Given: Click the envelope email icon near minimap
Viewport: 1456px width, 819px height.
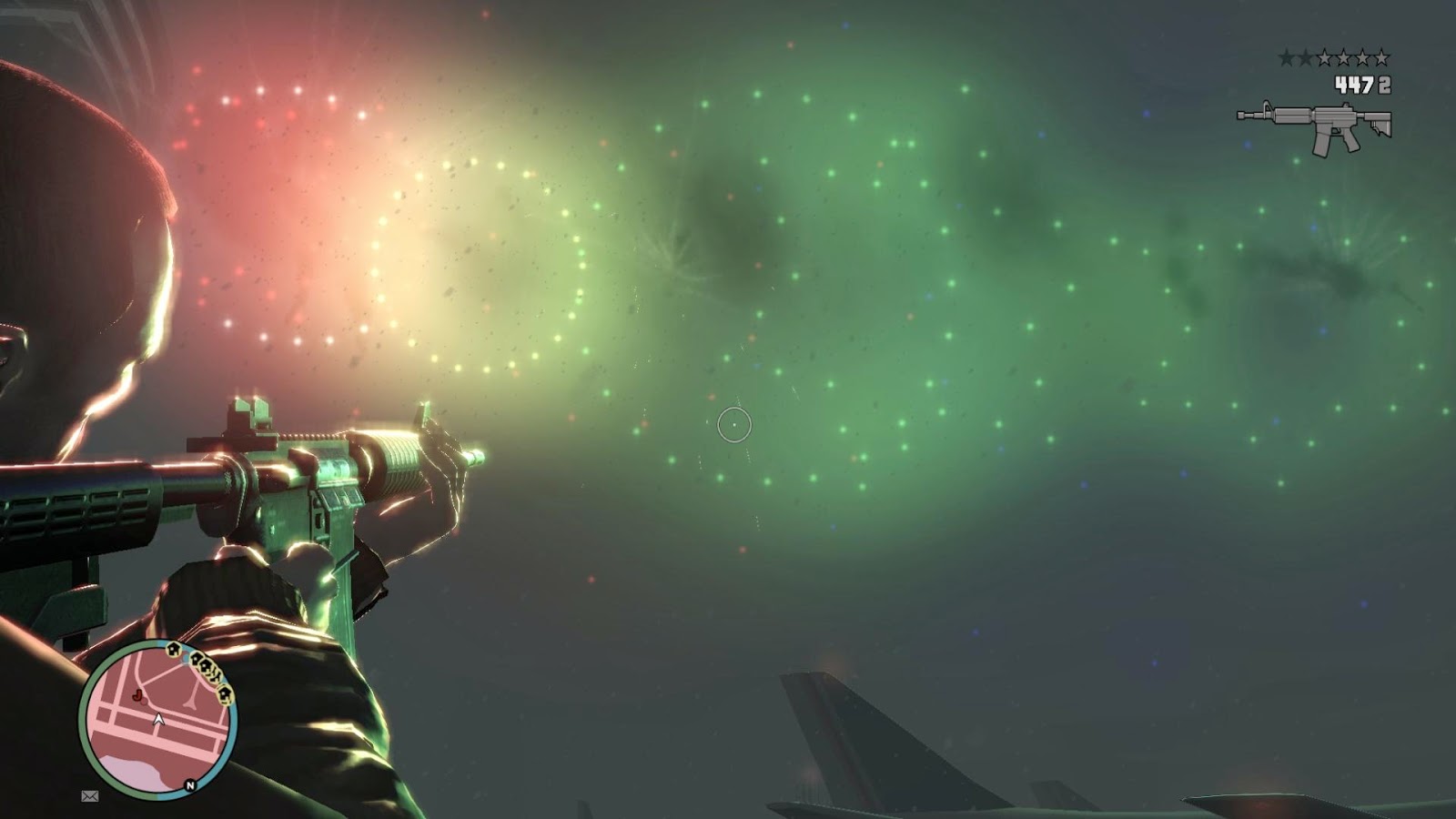Looking at the screenshot, I should pos(90,797).
